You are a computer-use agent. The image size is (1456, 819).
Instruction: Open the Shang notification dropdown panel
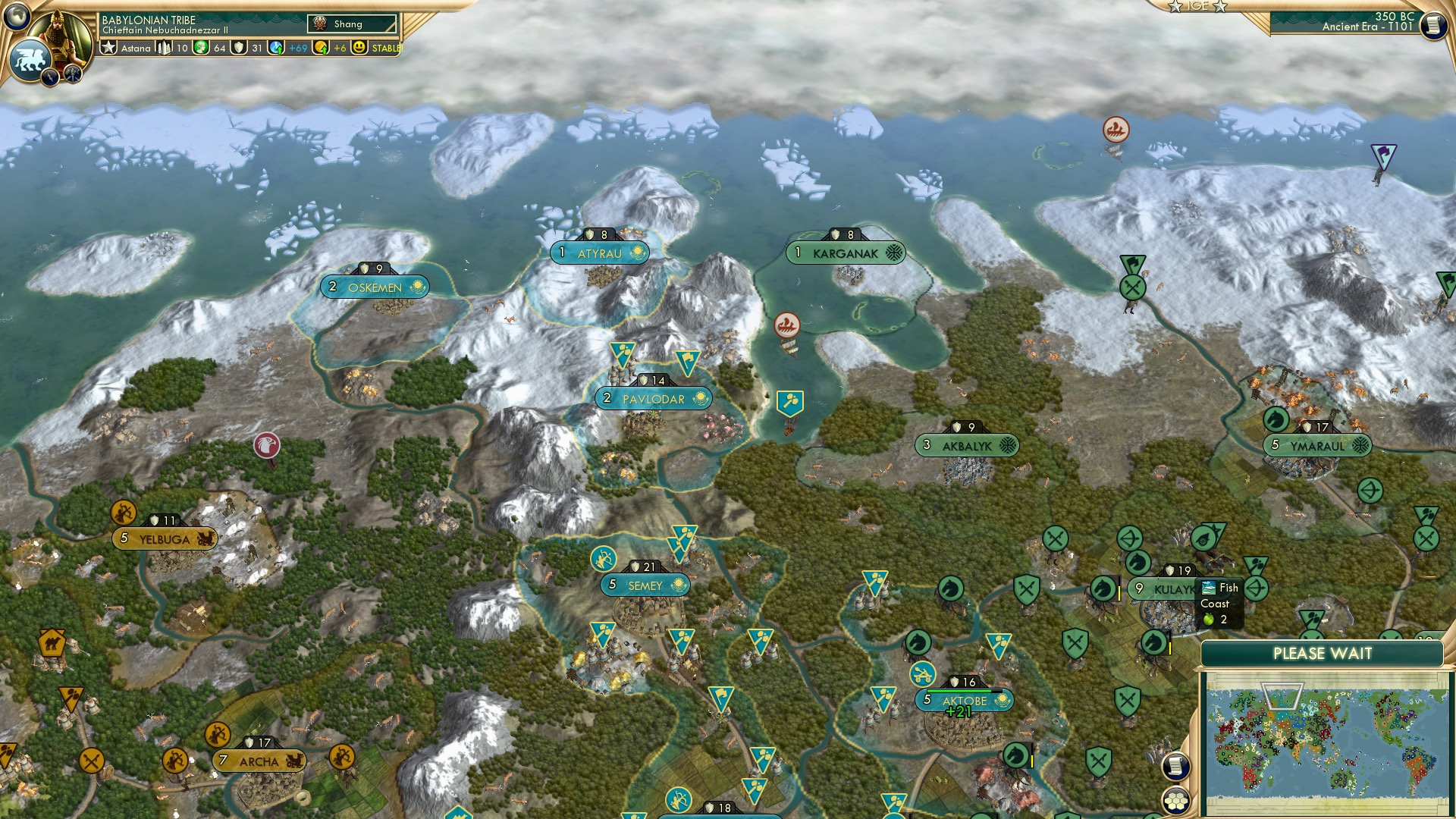click(350, 24)
